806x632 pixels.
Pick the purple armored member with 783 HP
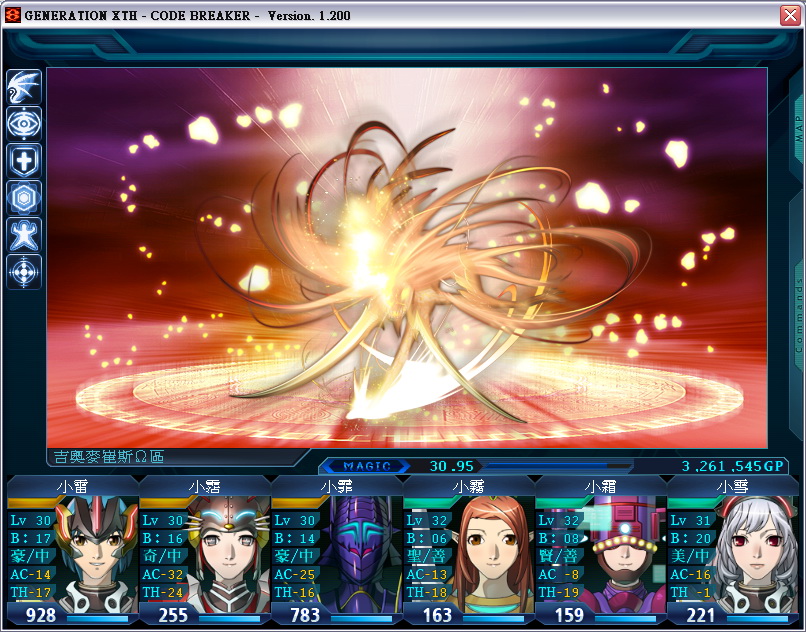click(x=337, y=552)
